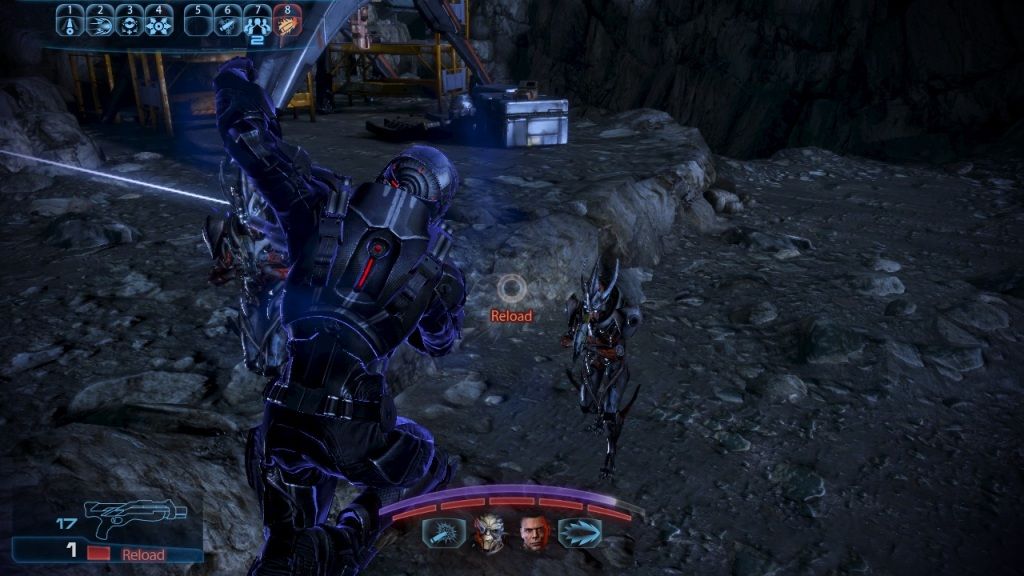Trigger the orb power in hotbar slot 3
The height and width of the screenshot is (576, 1024).
[129, 20]
